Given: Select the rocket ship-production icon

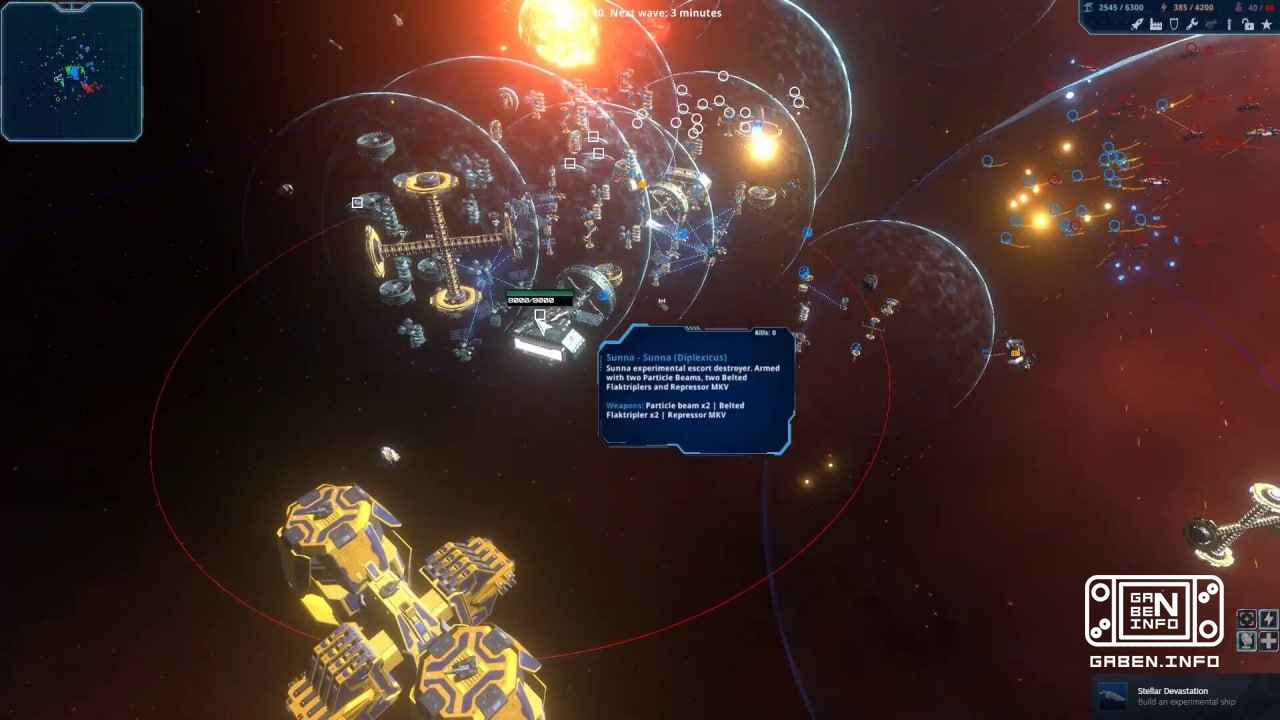Looking at the screenshot, I should point(1137,24).
